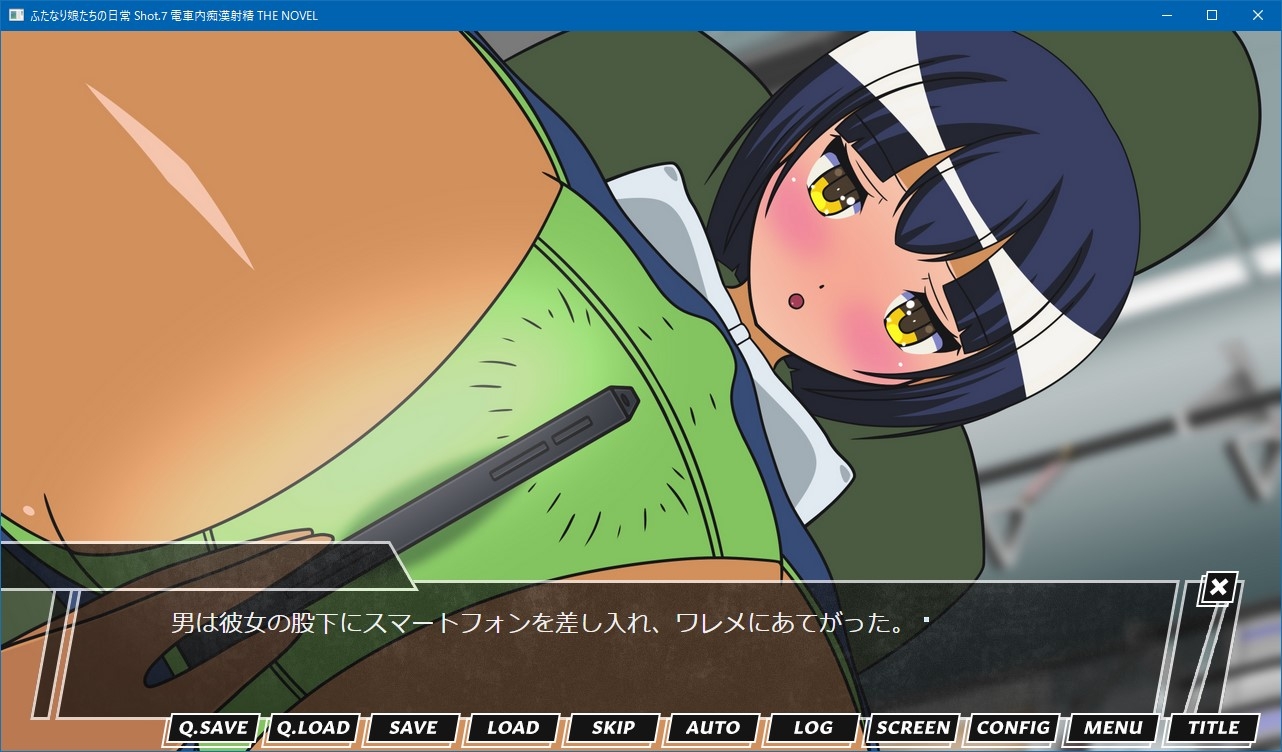Toggle AUTO text advance
1282x752 pixels.
(713, 728)
